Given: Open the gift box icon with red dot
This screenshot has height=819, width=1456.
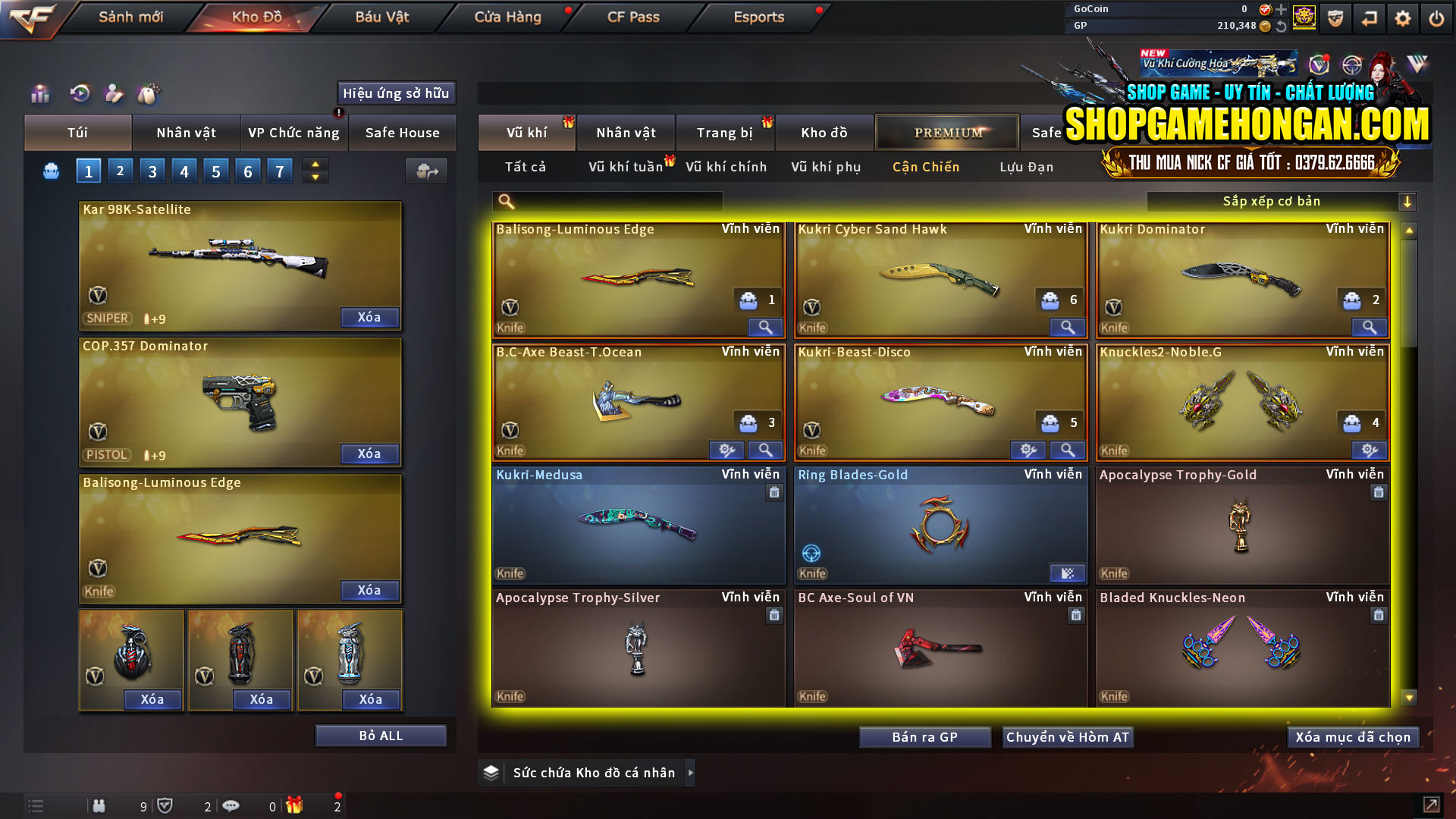Looking at the screenshot, I should pos(295,805).
